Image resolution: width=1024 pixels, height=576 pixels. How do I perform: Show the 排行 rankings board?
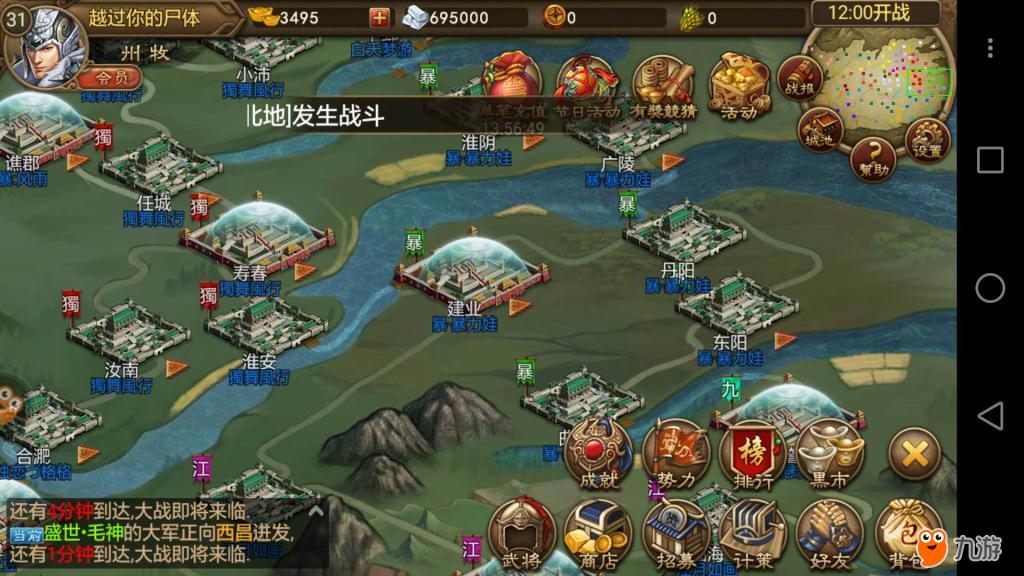[x=754, y=453]
